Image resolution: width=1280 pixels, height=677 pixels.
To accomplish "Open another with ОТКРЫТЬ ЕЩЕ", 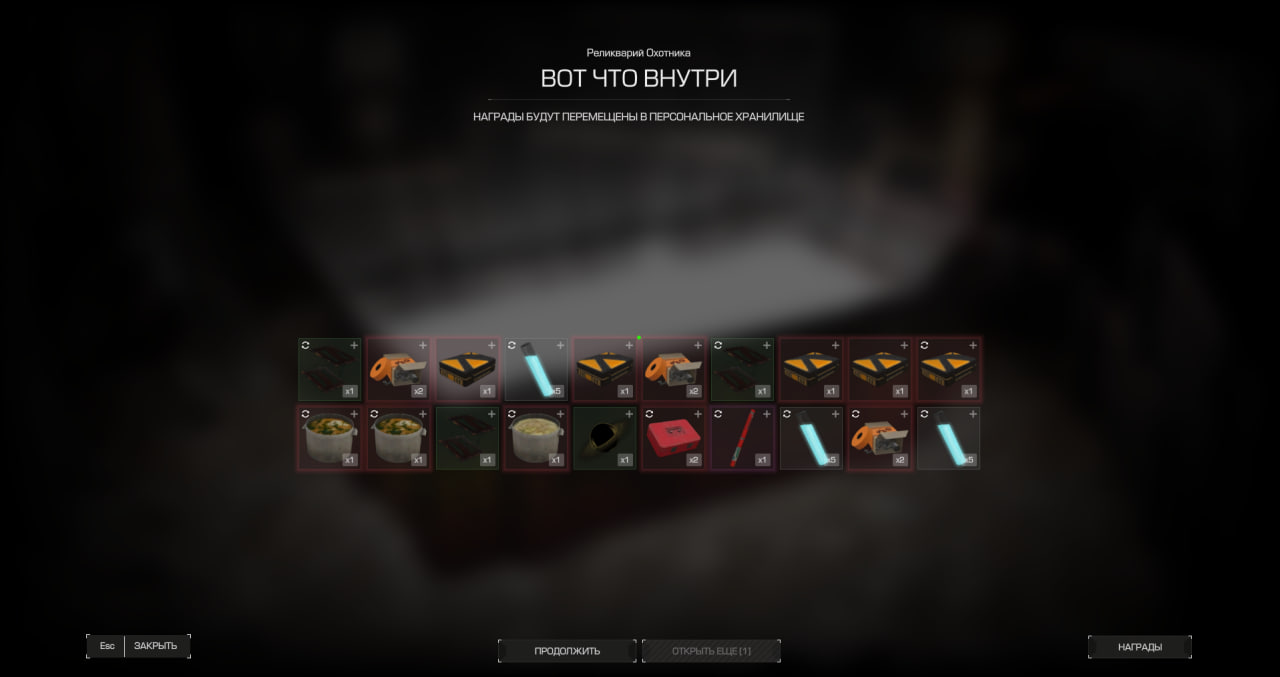I will (711, 651).
